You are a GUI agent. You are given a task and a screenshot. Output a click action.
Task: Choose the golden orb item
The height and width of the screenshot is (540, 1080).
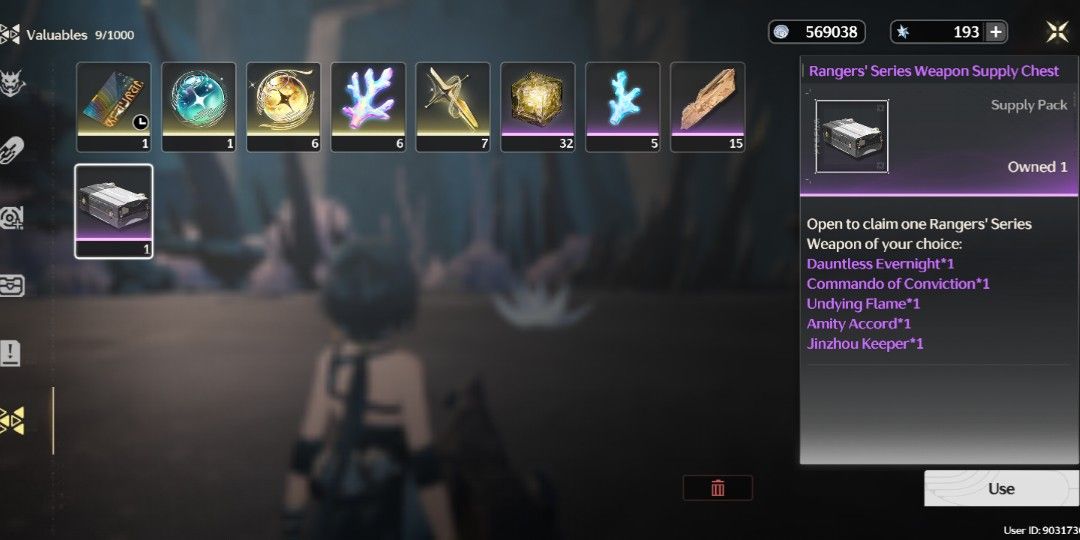click(x=283, y=106)
